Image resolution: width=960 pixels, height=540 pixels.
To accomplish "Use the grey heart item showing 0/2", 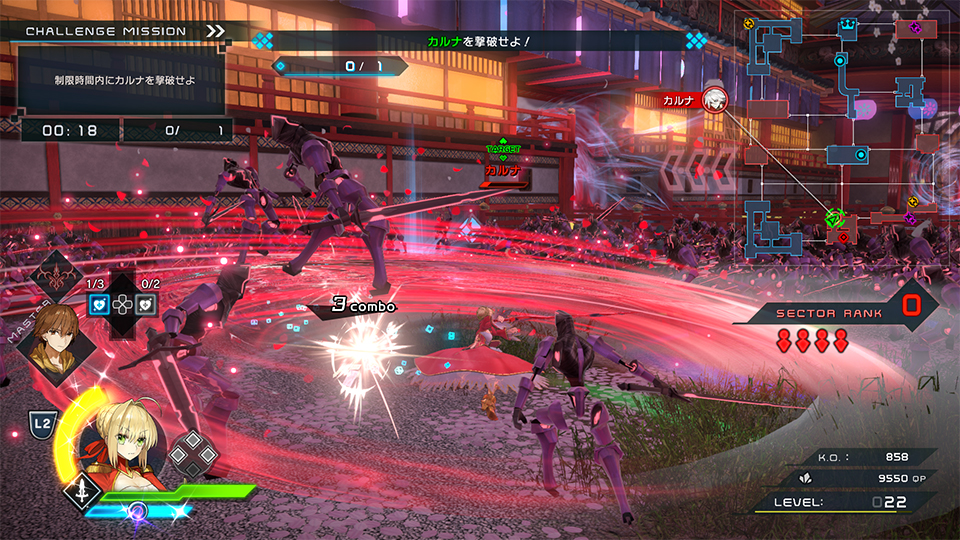I will [145, 304].
